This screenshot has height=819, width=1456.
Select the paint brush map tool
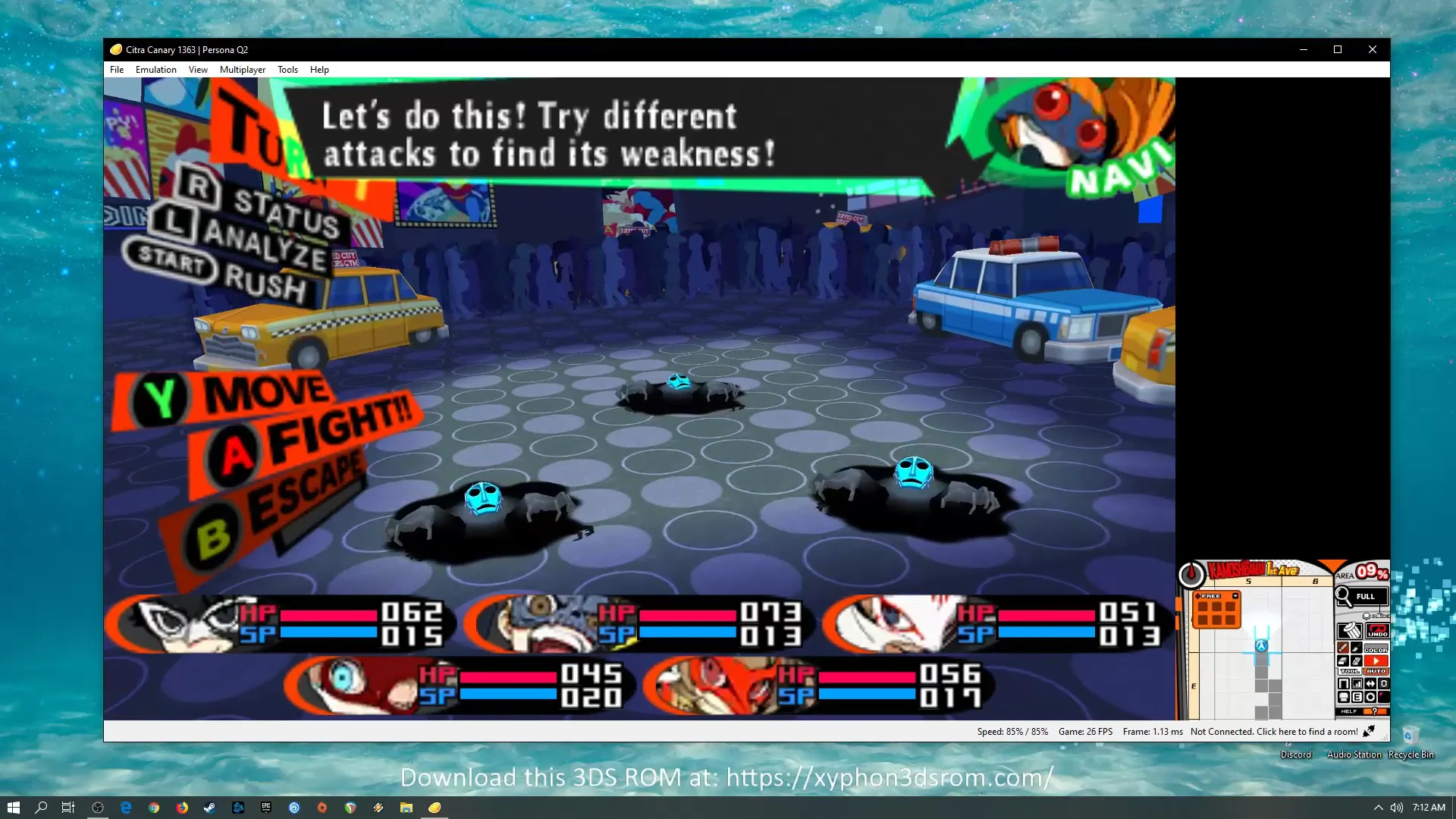[x=1357, y=648]
